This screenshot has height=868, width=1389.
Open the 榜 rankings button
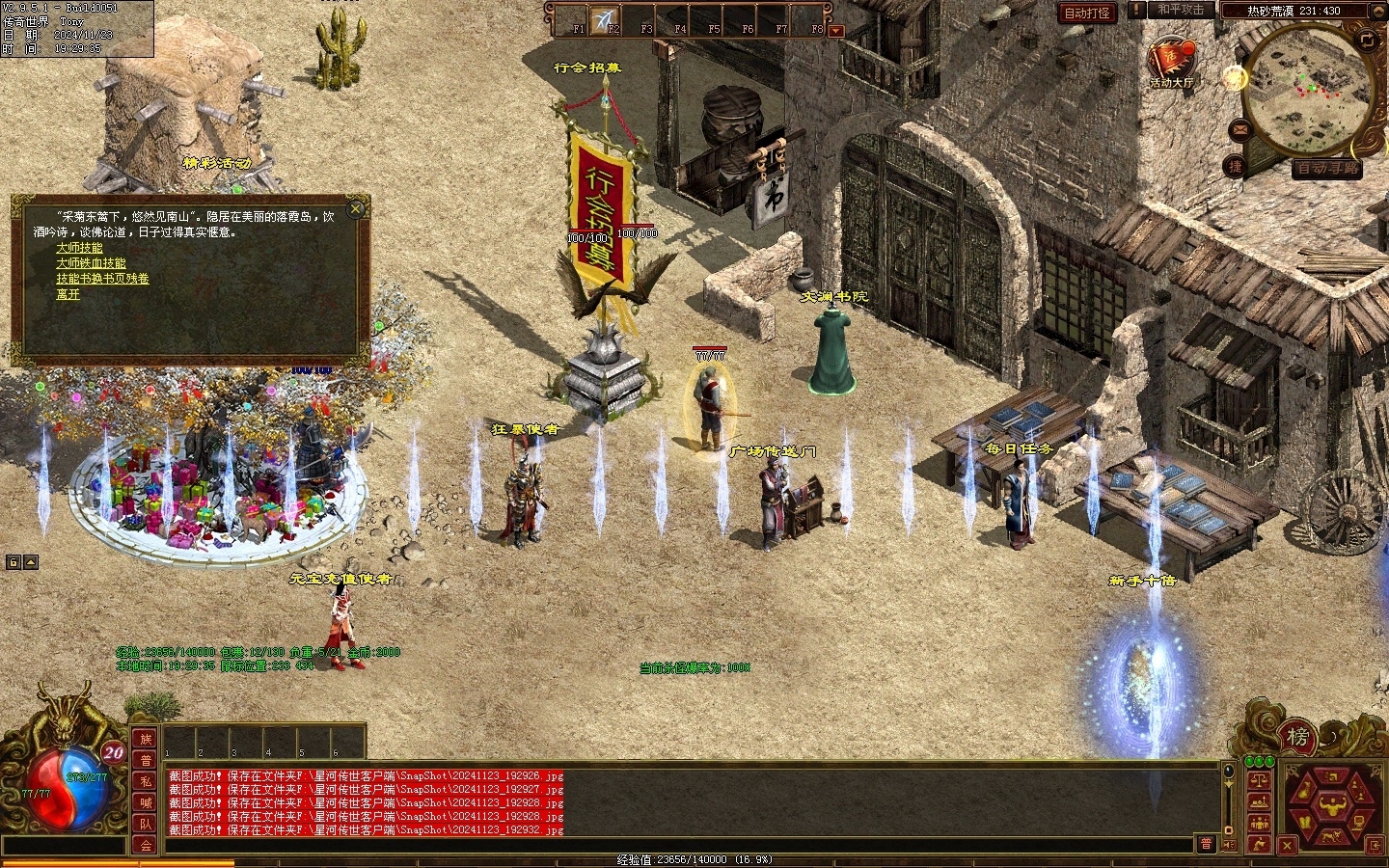point(1297,737)
